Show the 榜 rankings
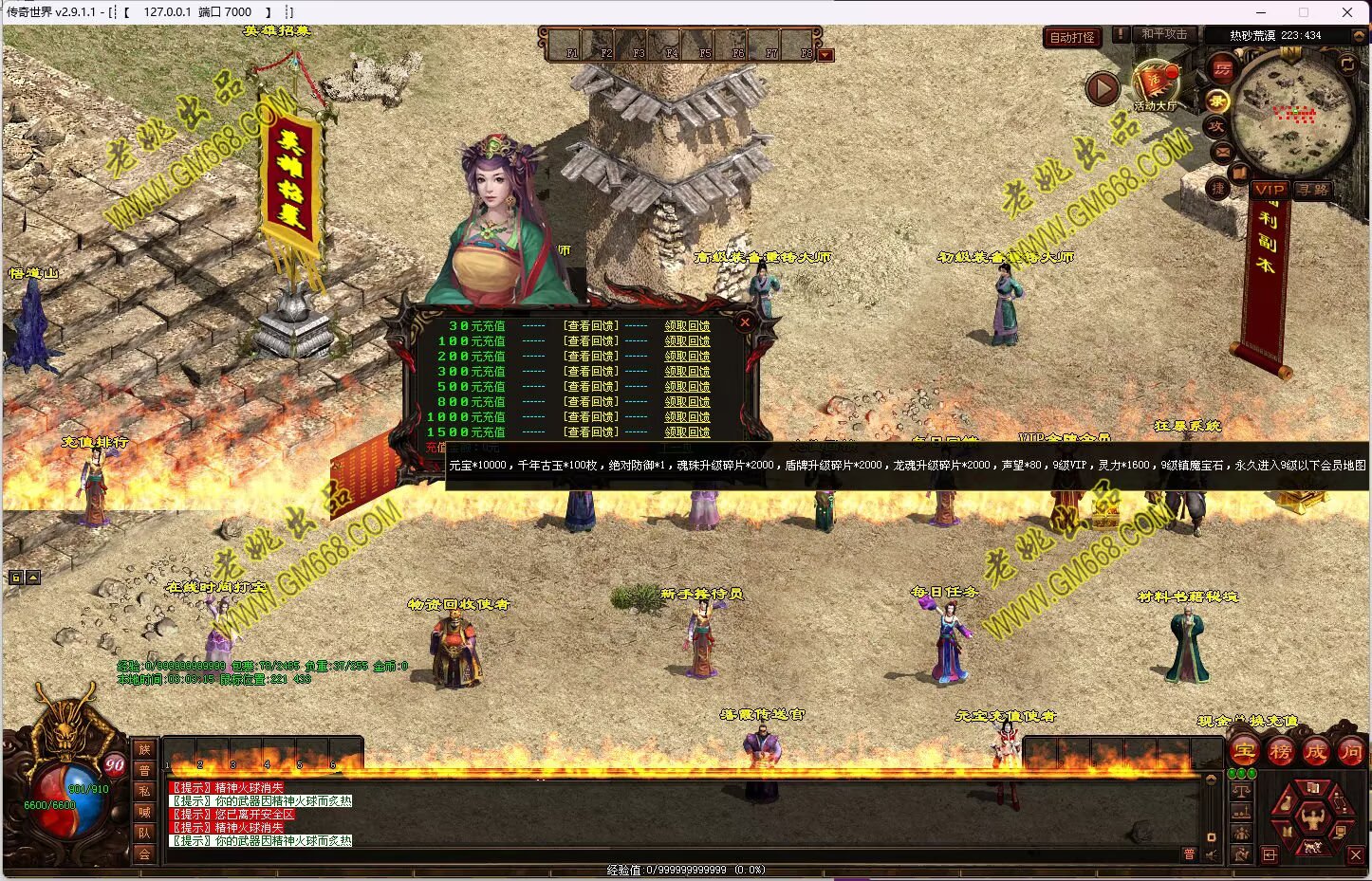 pos(1280,752)
